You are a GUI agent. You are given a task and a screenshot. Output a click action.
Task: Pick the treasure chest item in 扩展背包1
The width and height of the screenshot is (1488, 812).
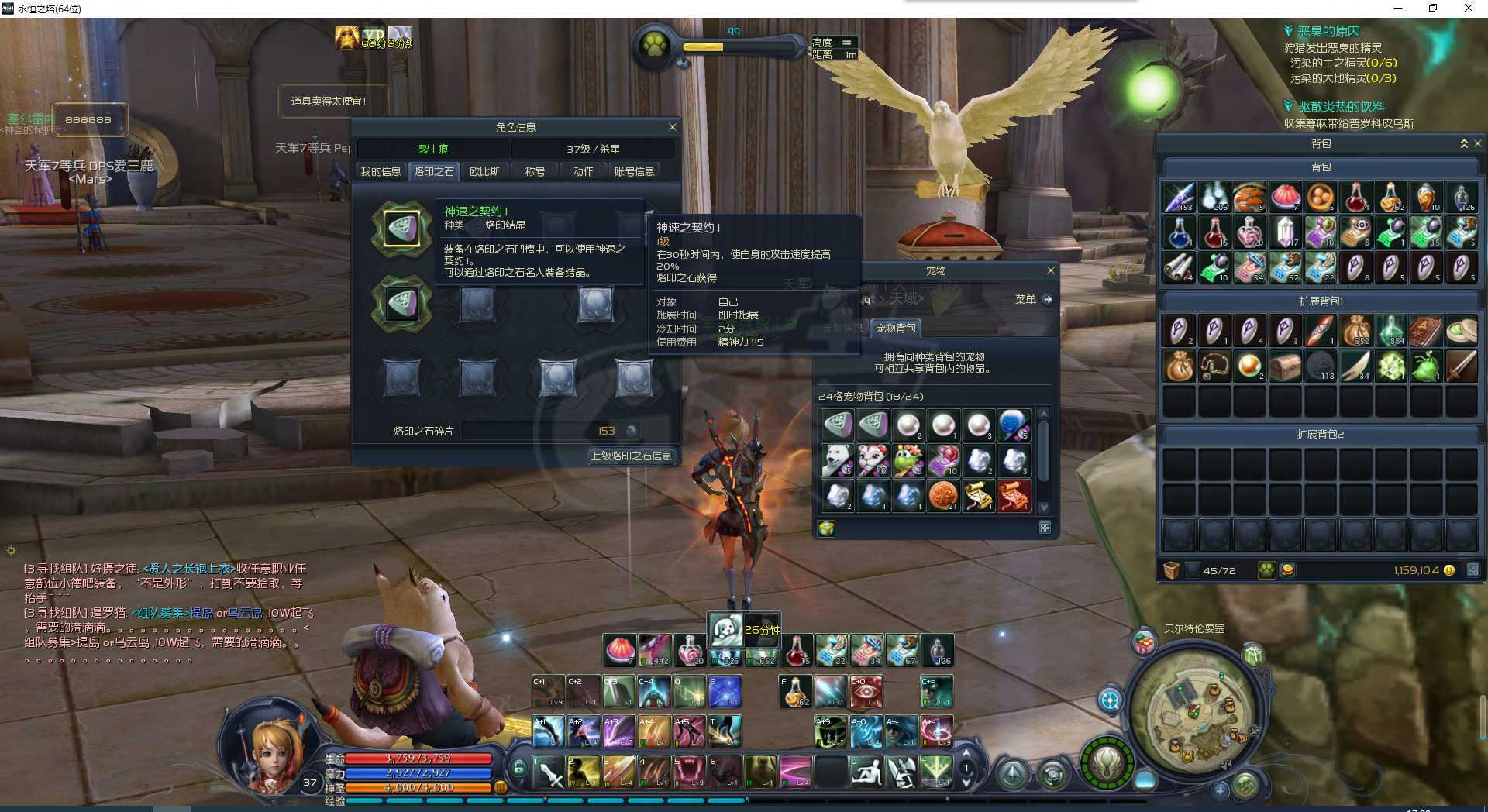(x=1285, y=366)
